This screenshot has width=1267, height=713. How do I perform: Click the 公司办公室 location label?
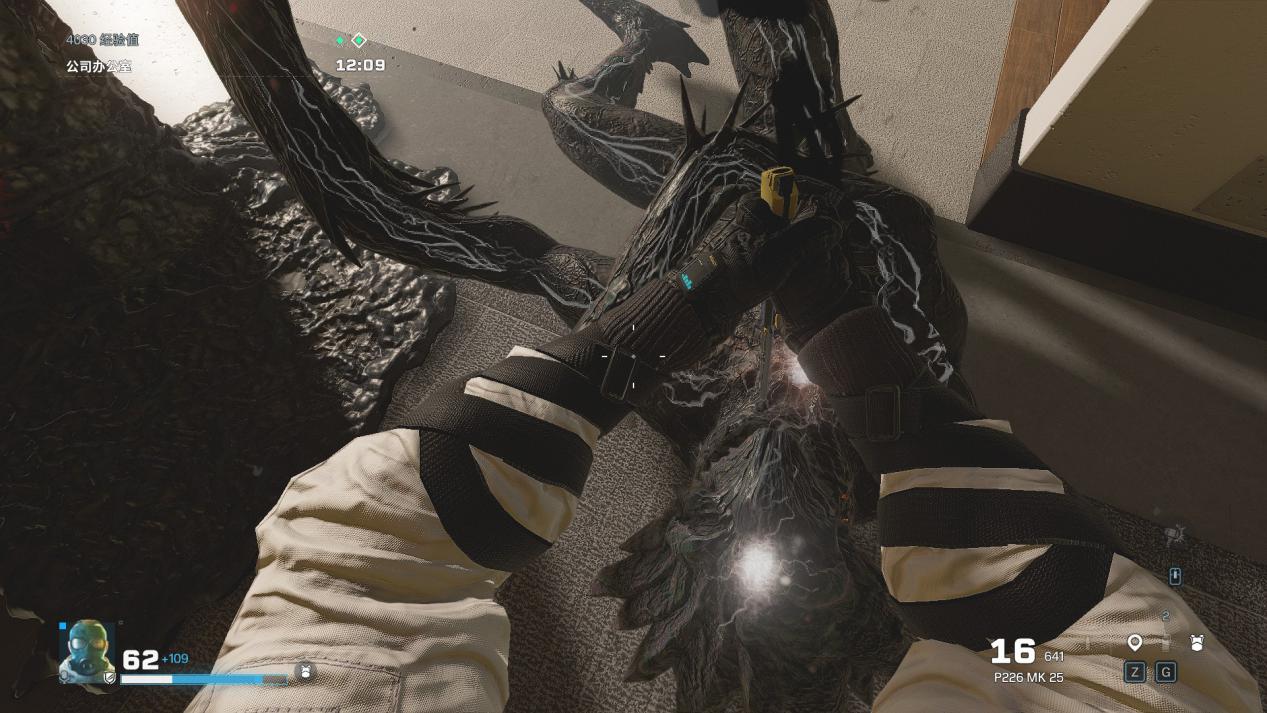99,66
